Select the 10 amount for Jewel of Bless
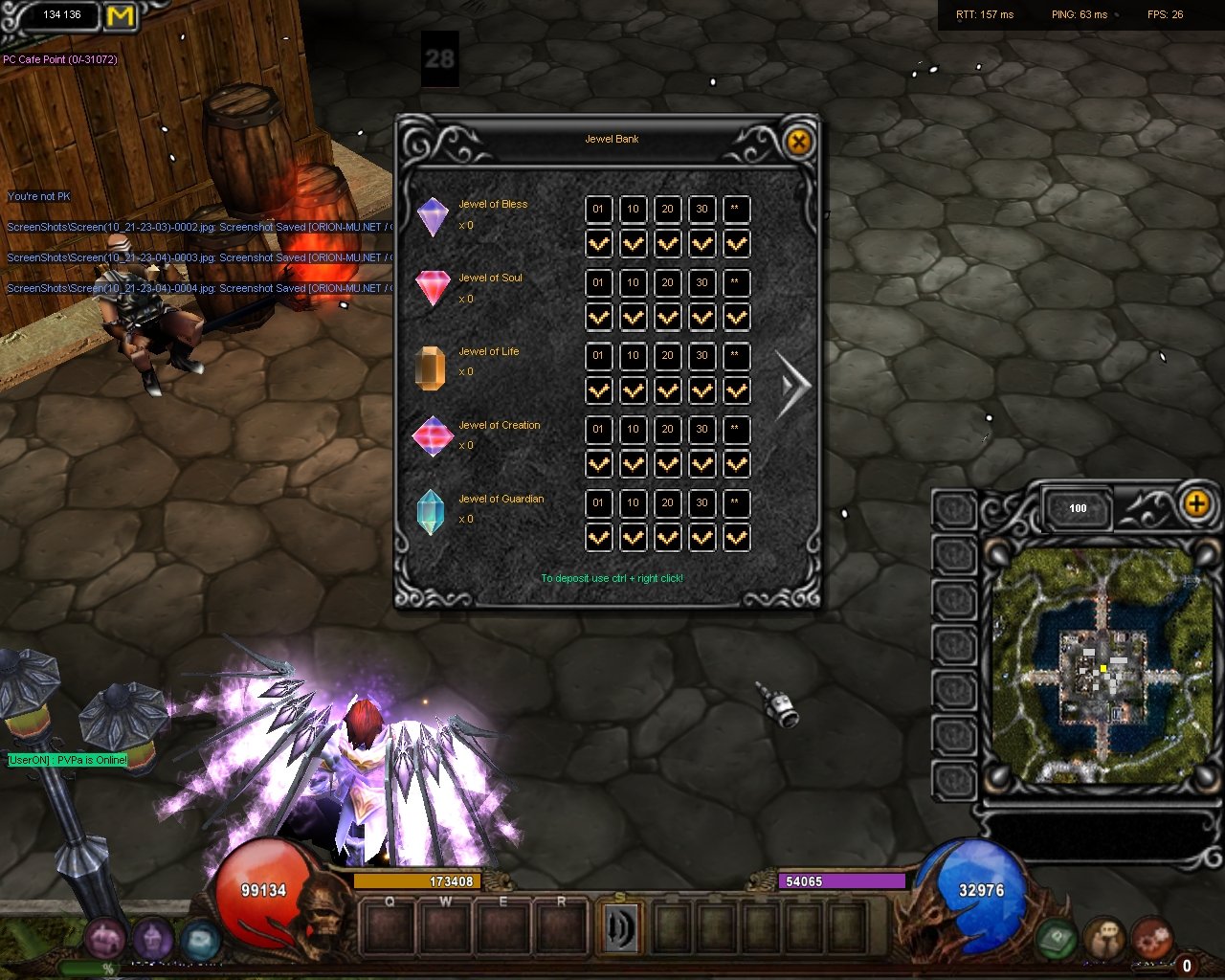 633,210
